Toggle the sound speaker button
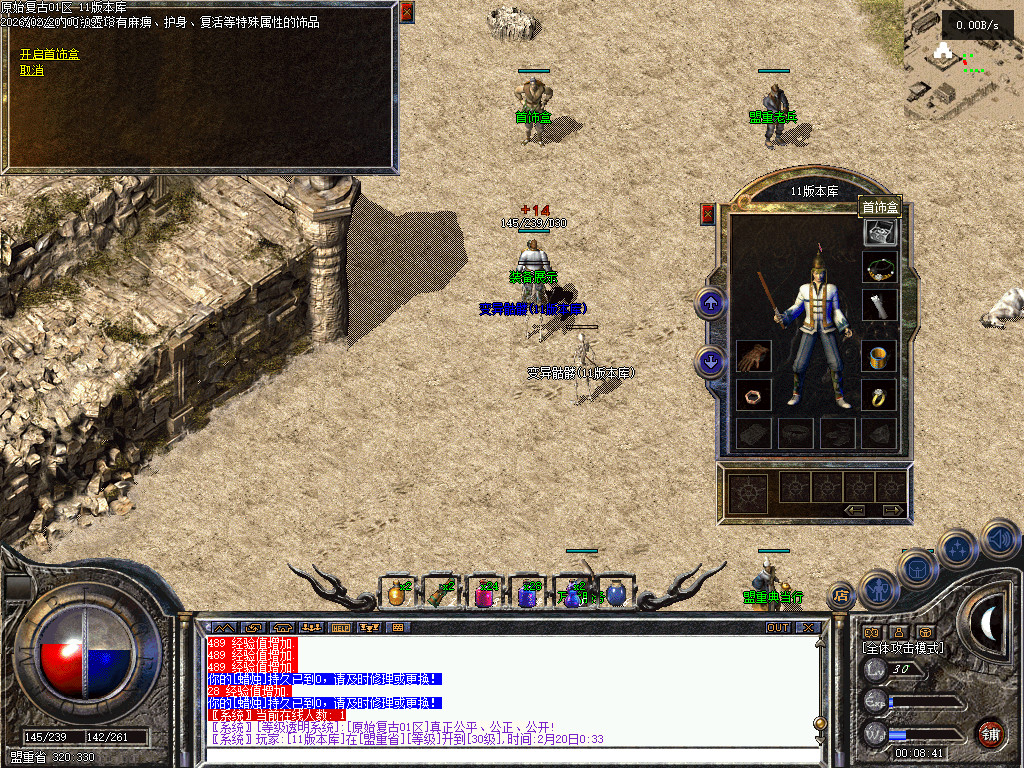 [x=1001, y=539]
